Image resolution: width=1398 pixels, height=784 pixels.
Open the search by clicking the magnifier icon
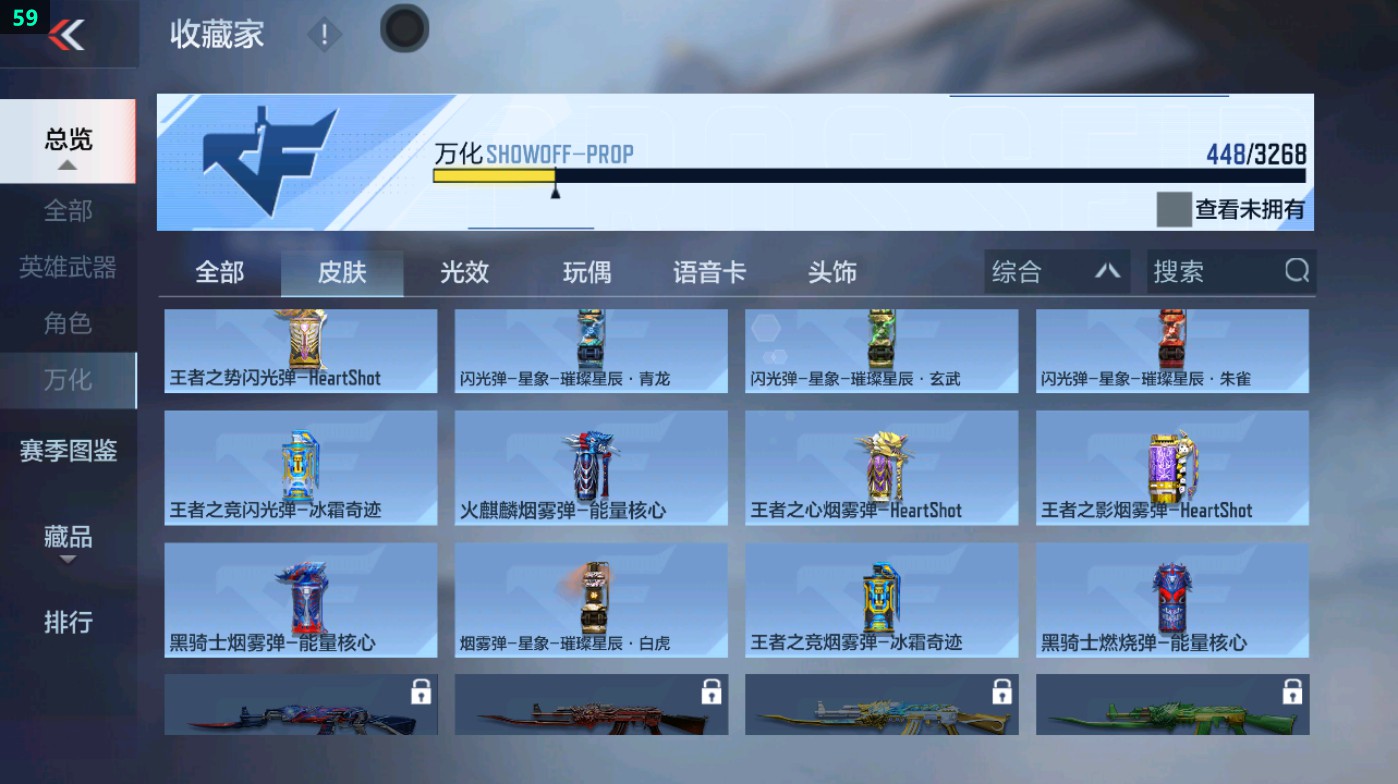1296,271
